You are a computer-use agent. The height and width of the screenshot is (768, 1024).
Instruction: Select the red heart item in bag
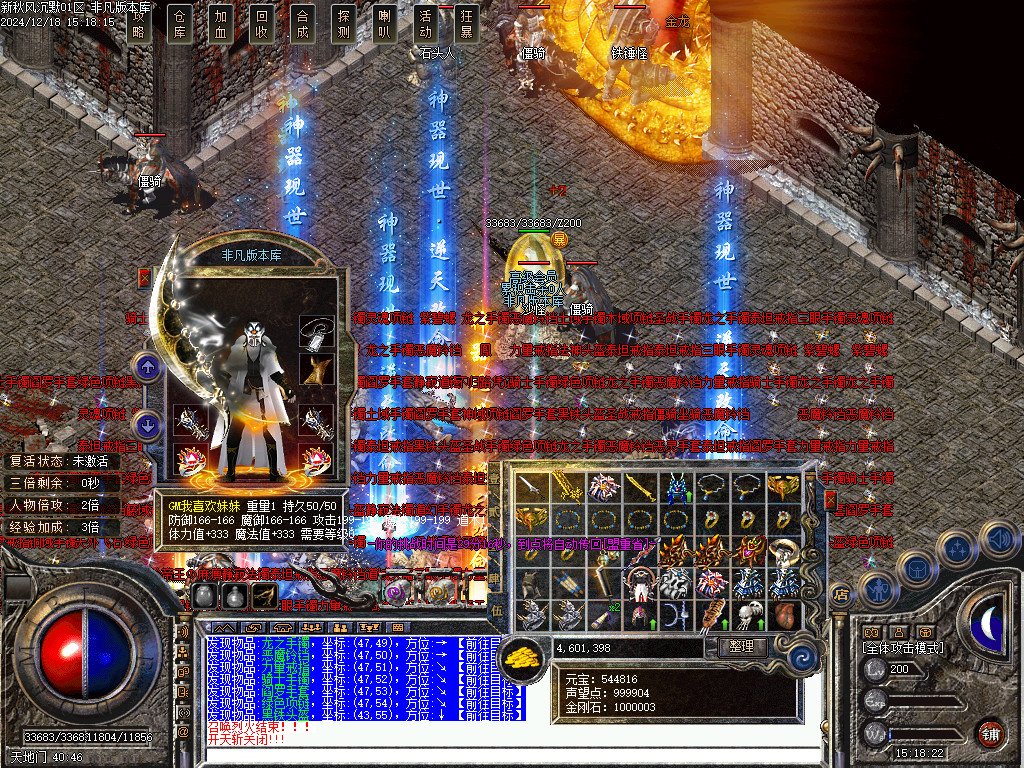point(783,613)
